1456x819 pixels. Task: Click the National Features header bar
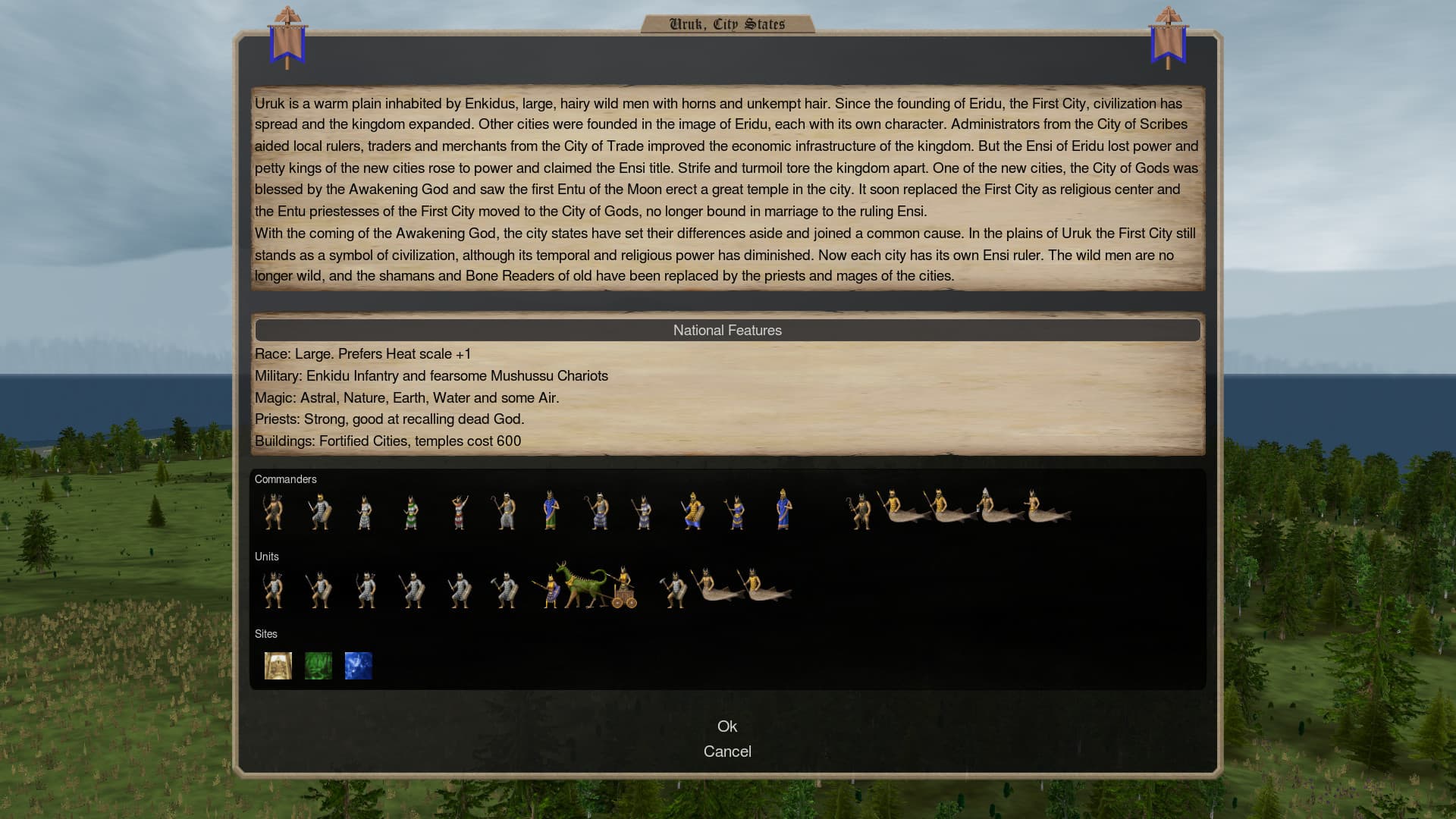click(x=727, y=330)
